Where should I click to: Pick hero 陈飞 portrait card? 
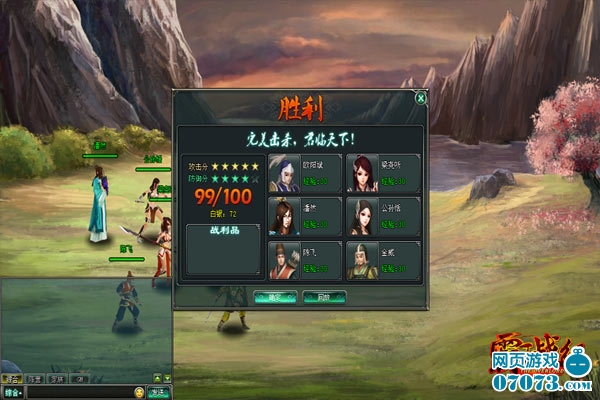[x=304, y=260]
